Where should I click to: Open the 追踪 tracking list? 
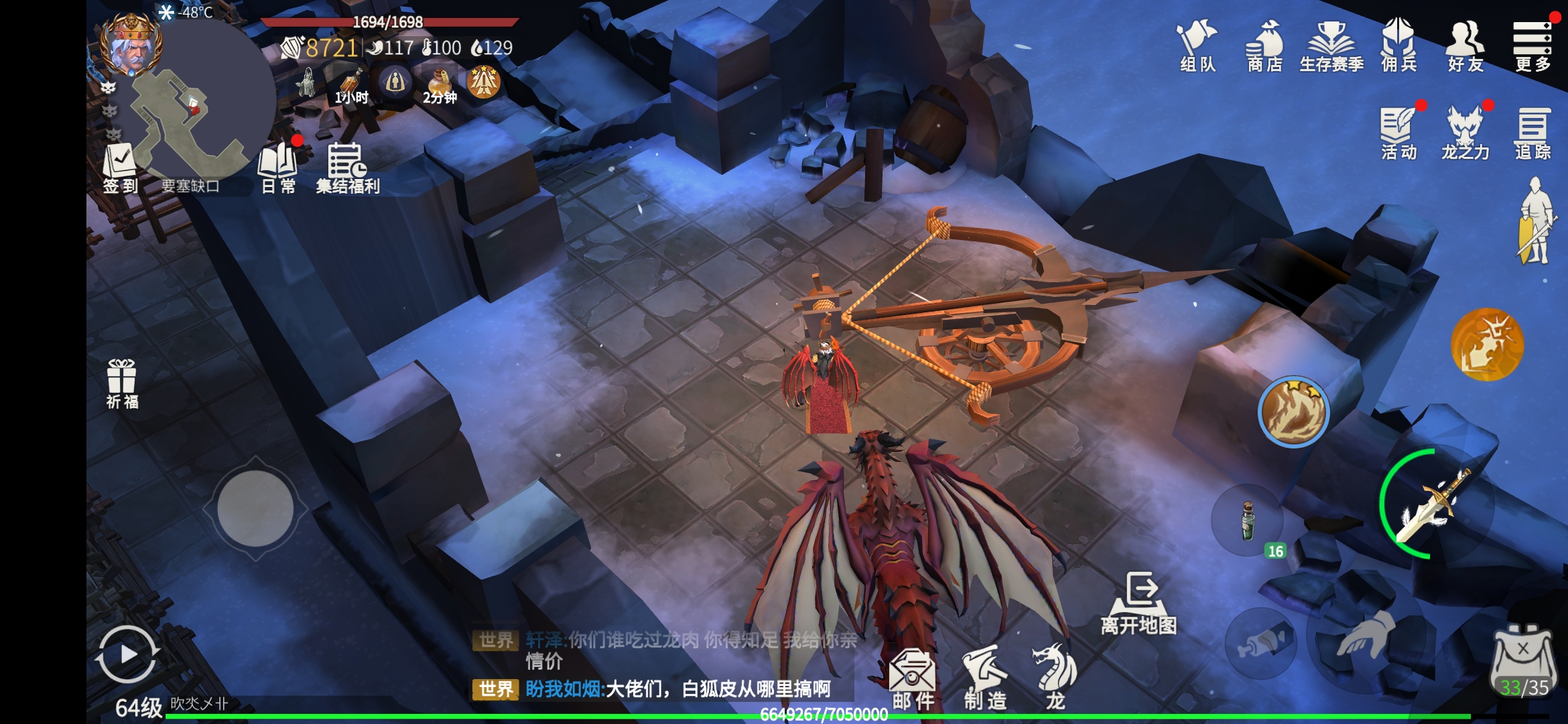[1532, 133]
